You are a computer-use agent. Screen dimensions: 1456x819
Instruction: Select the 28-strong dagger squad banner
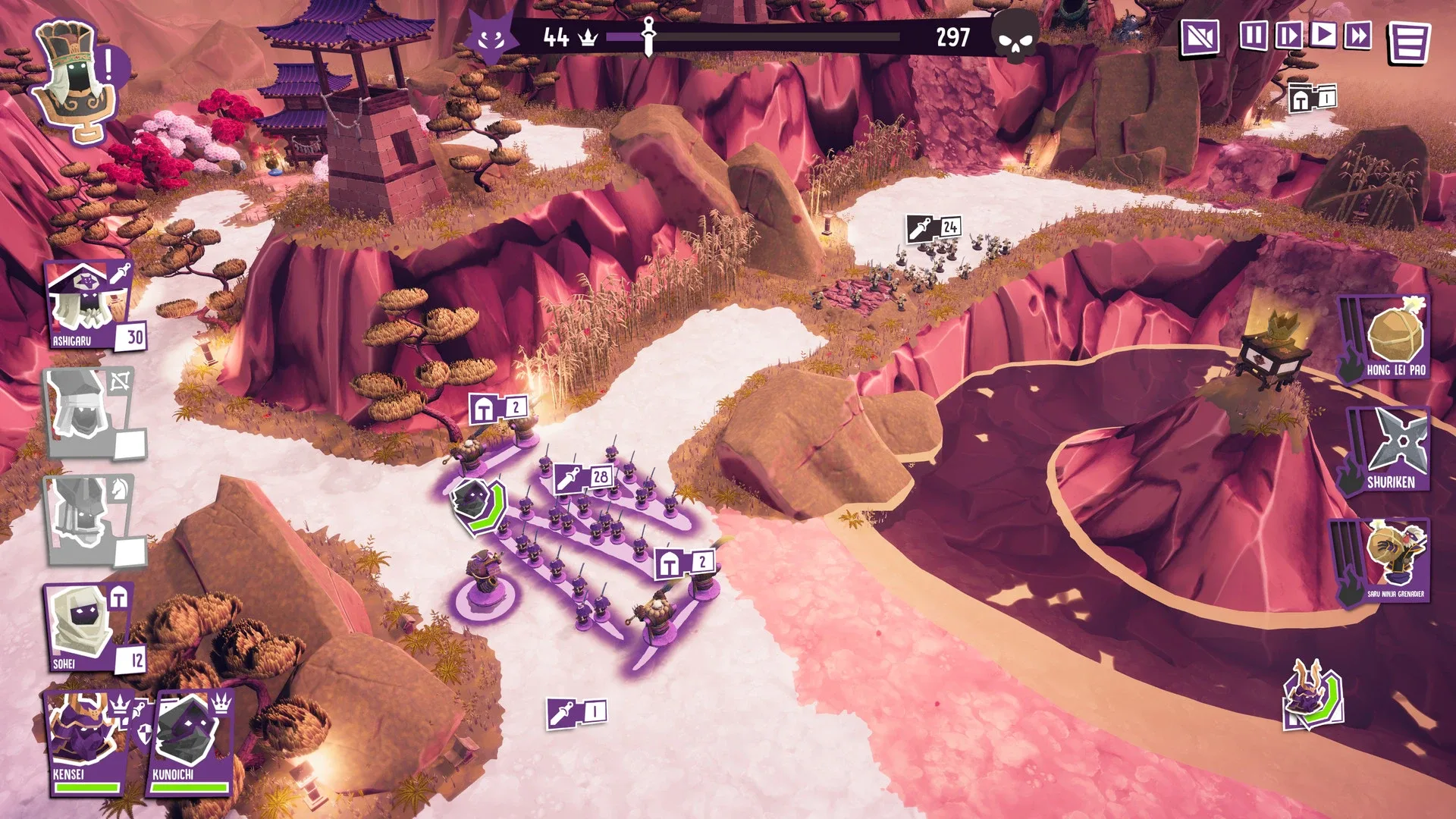pos(583,477)
